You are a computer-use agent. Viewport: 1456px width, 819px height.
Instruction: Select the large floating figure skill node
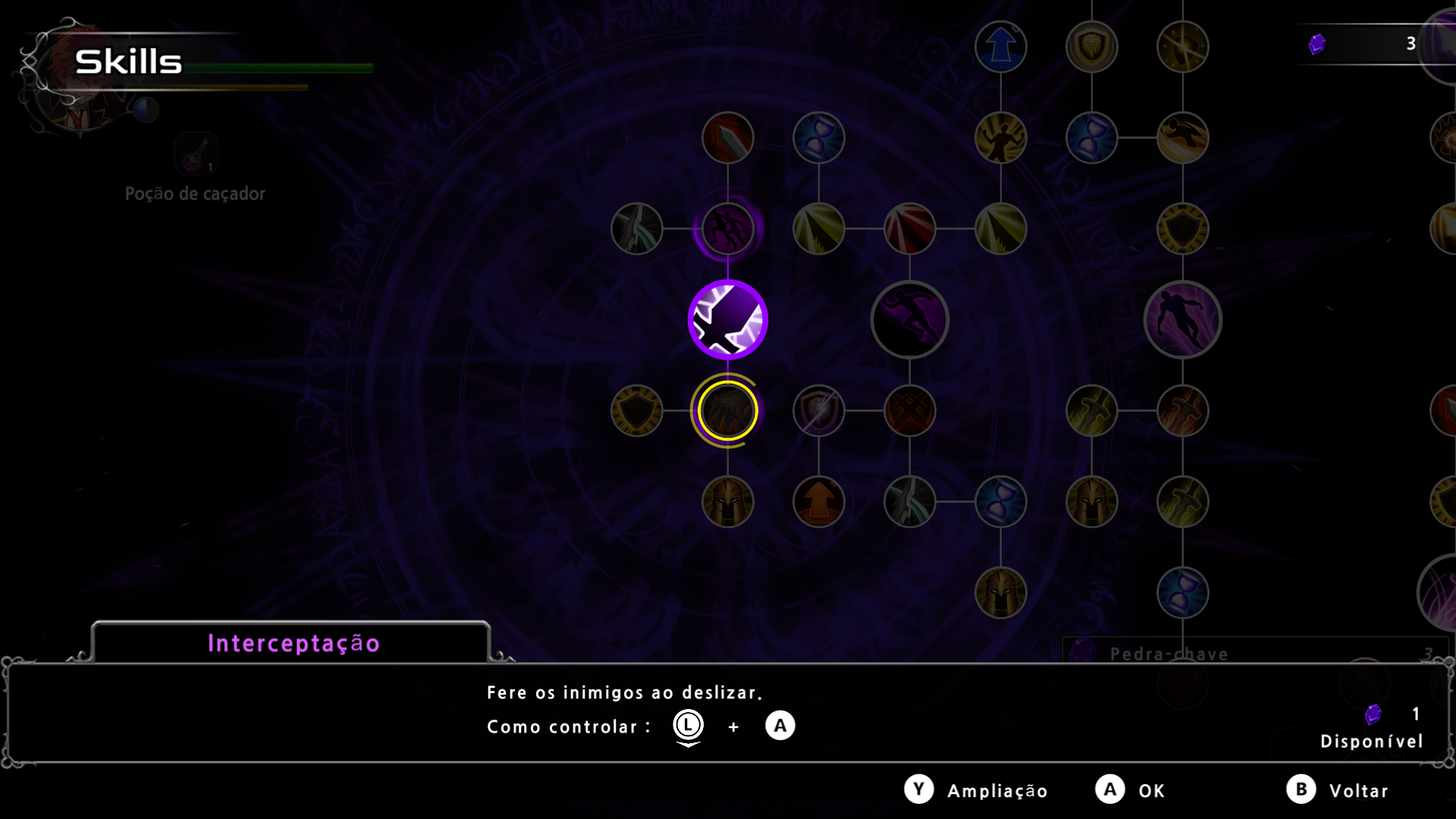(x=1182, y=320)
